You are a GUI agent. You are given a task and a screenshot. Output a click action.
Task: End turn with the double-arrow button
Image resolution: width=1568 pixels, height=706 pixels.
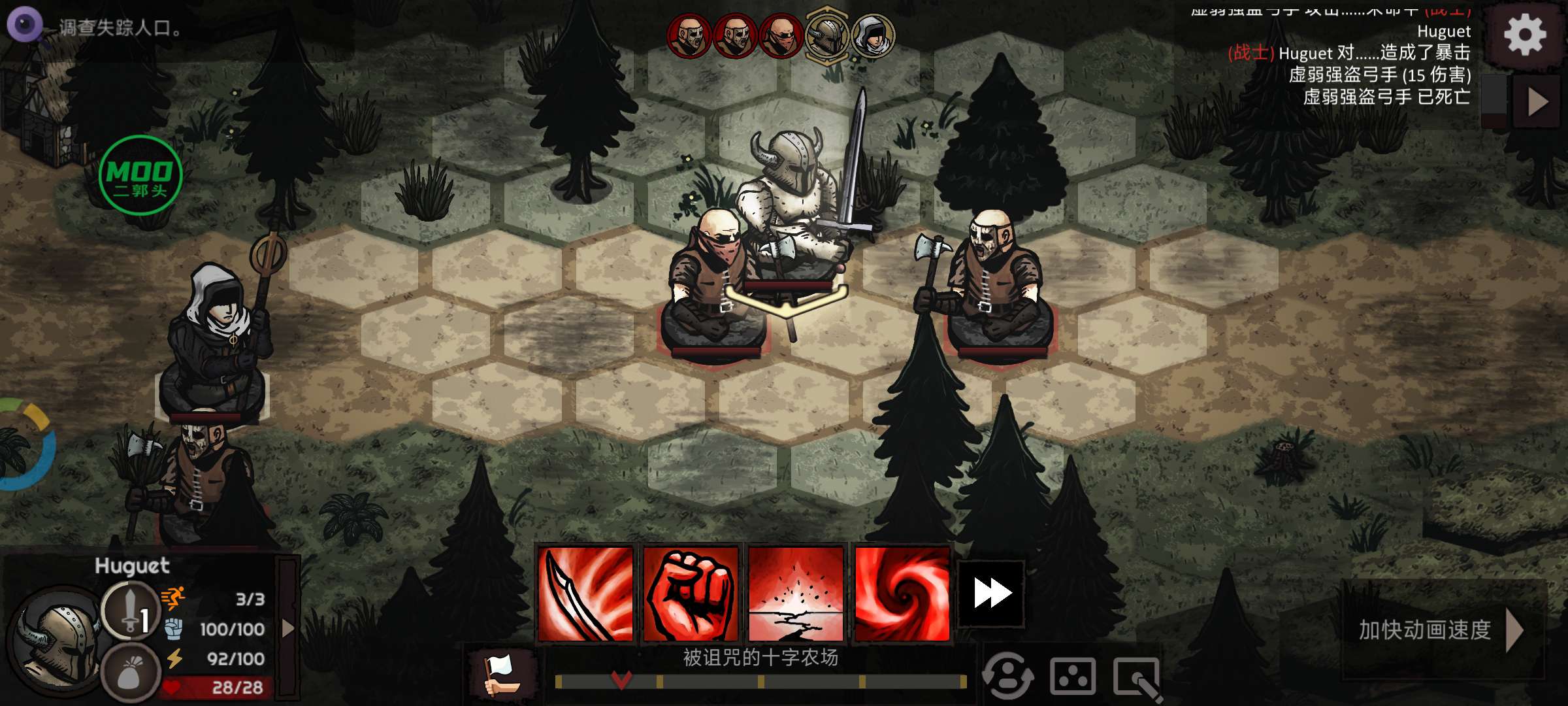tap(992, 594)
